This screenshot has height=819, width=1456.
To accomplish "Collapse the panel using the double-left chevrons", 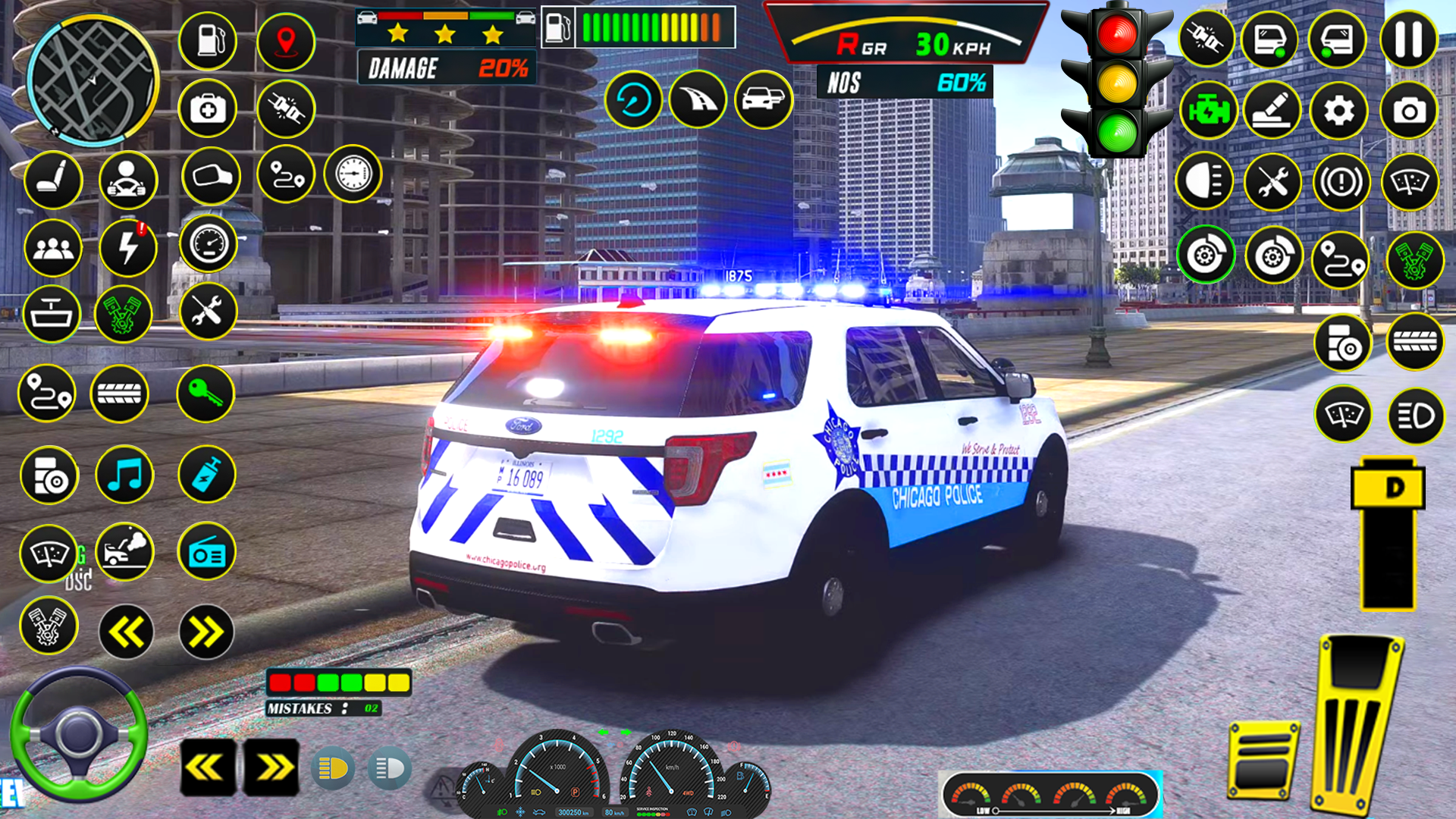I will coord(125,632).
